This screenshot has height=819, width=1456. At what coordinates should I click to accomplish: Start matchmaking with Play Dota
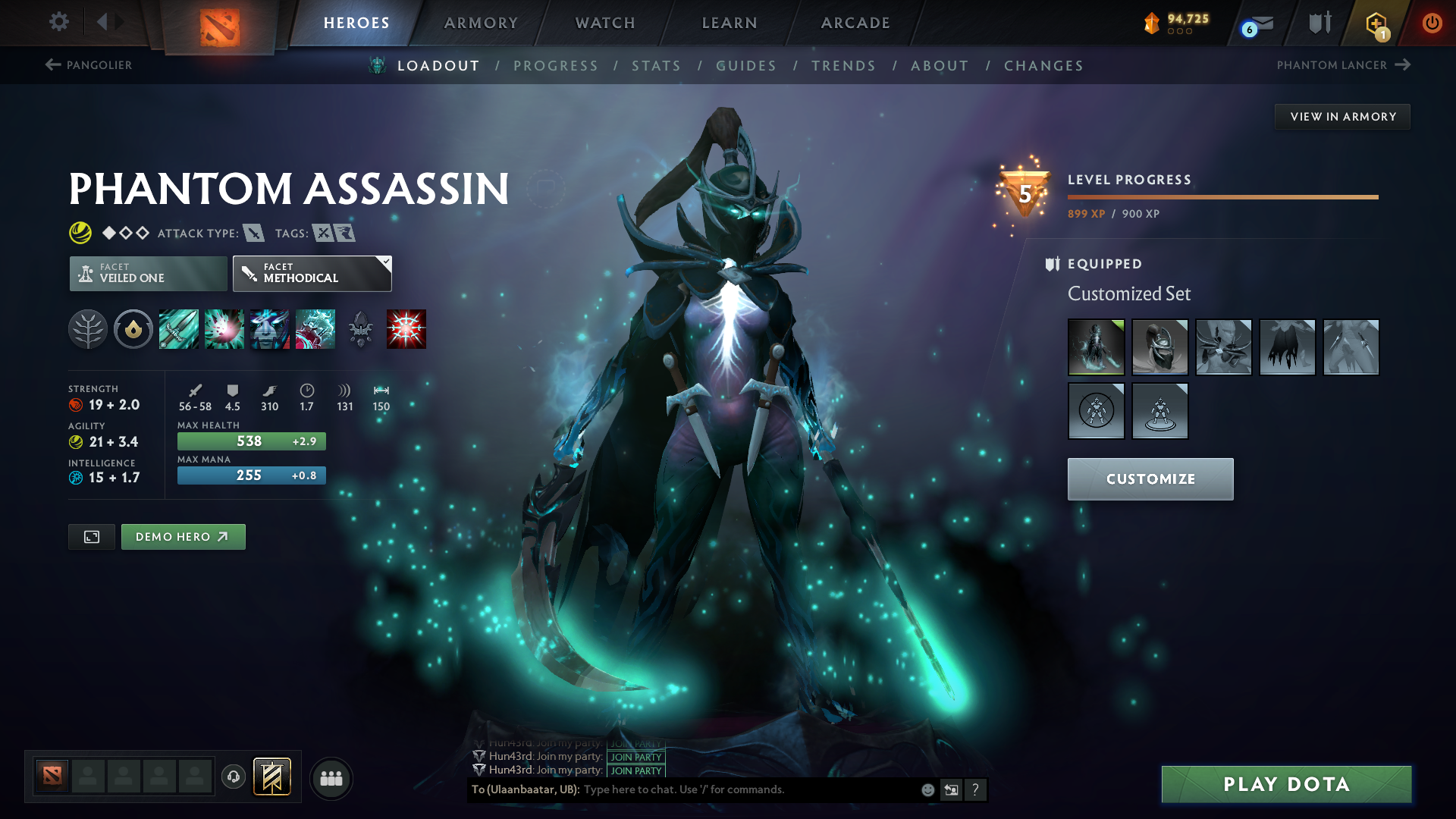1286,784
